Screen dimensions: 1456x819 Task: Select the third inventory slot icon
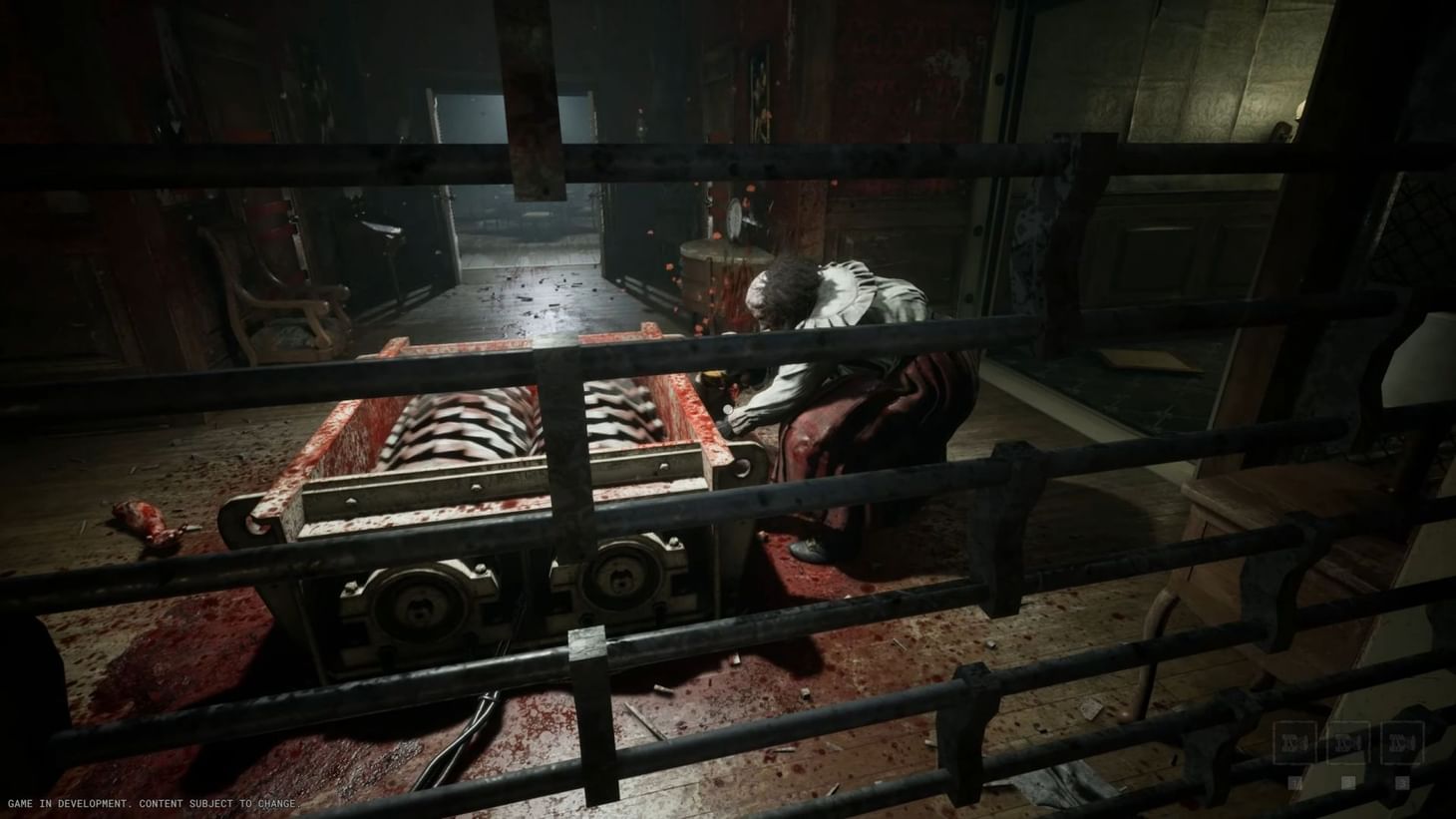click(1402, 741)
